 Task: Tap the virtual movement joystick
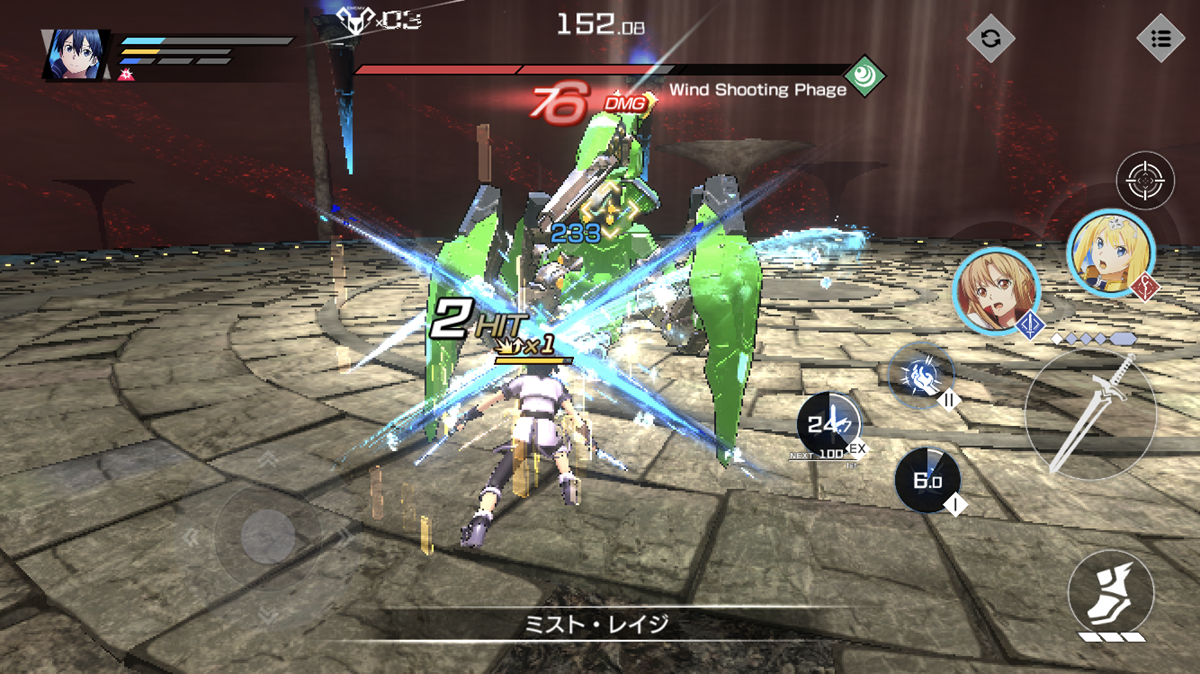[267, 539]
